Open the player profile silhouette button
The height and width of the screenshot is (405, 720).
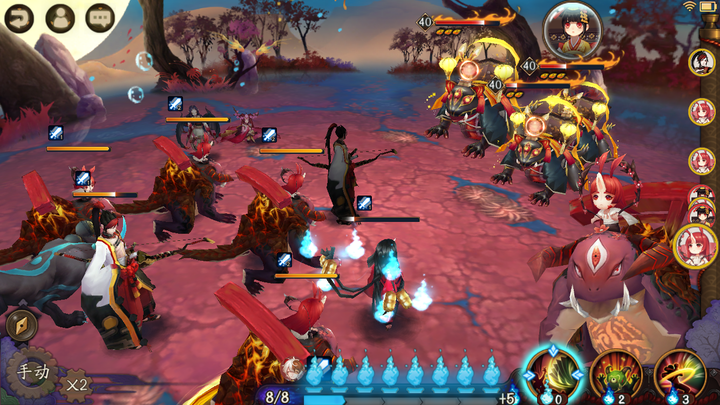(60, 17)
